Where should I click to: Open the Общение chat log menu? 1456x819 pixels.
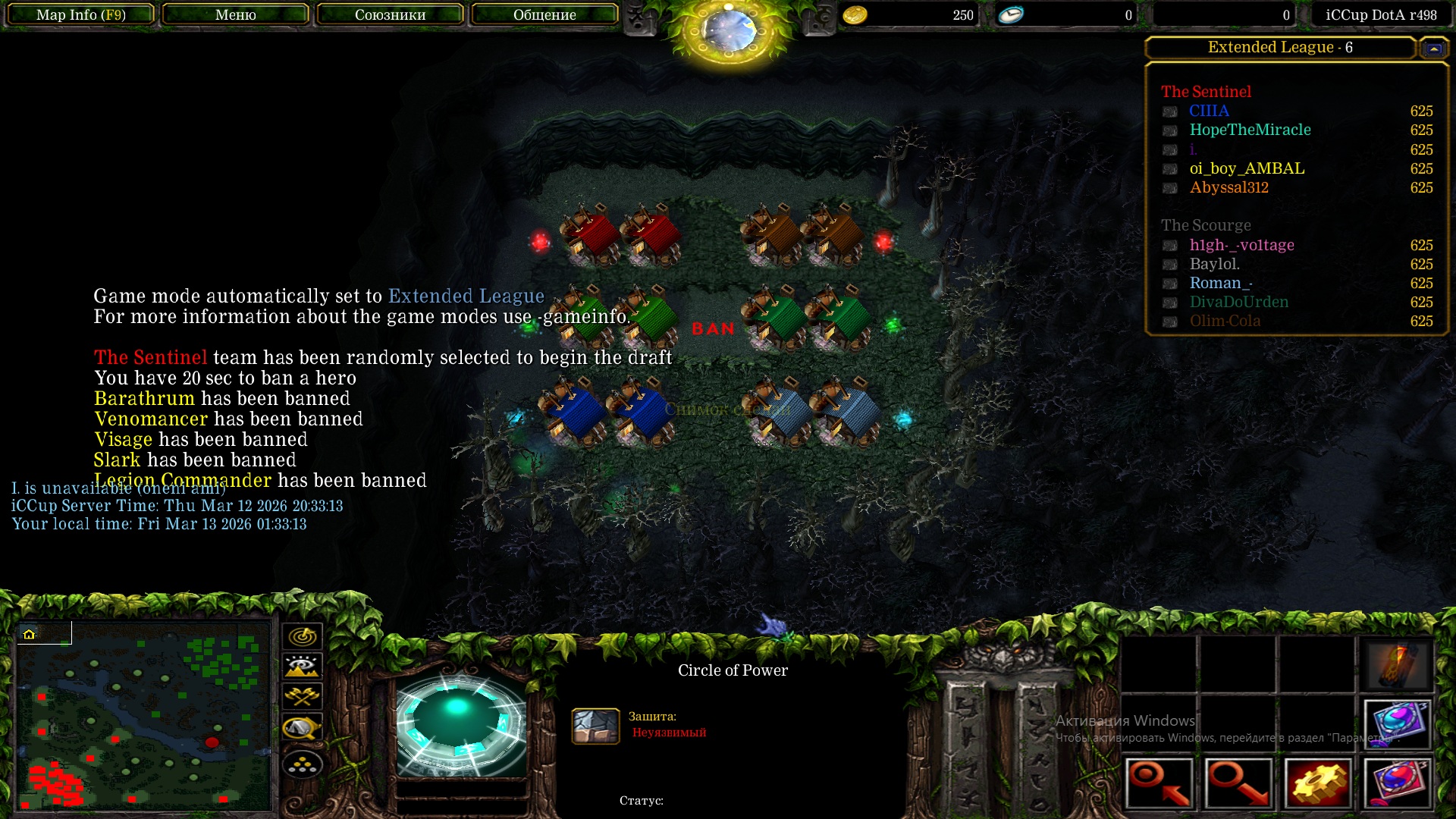[544, 14]
